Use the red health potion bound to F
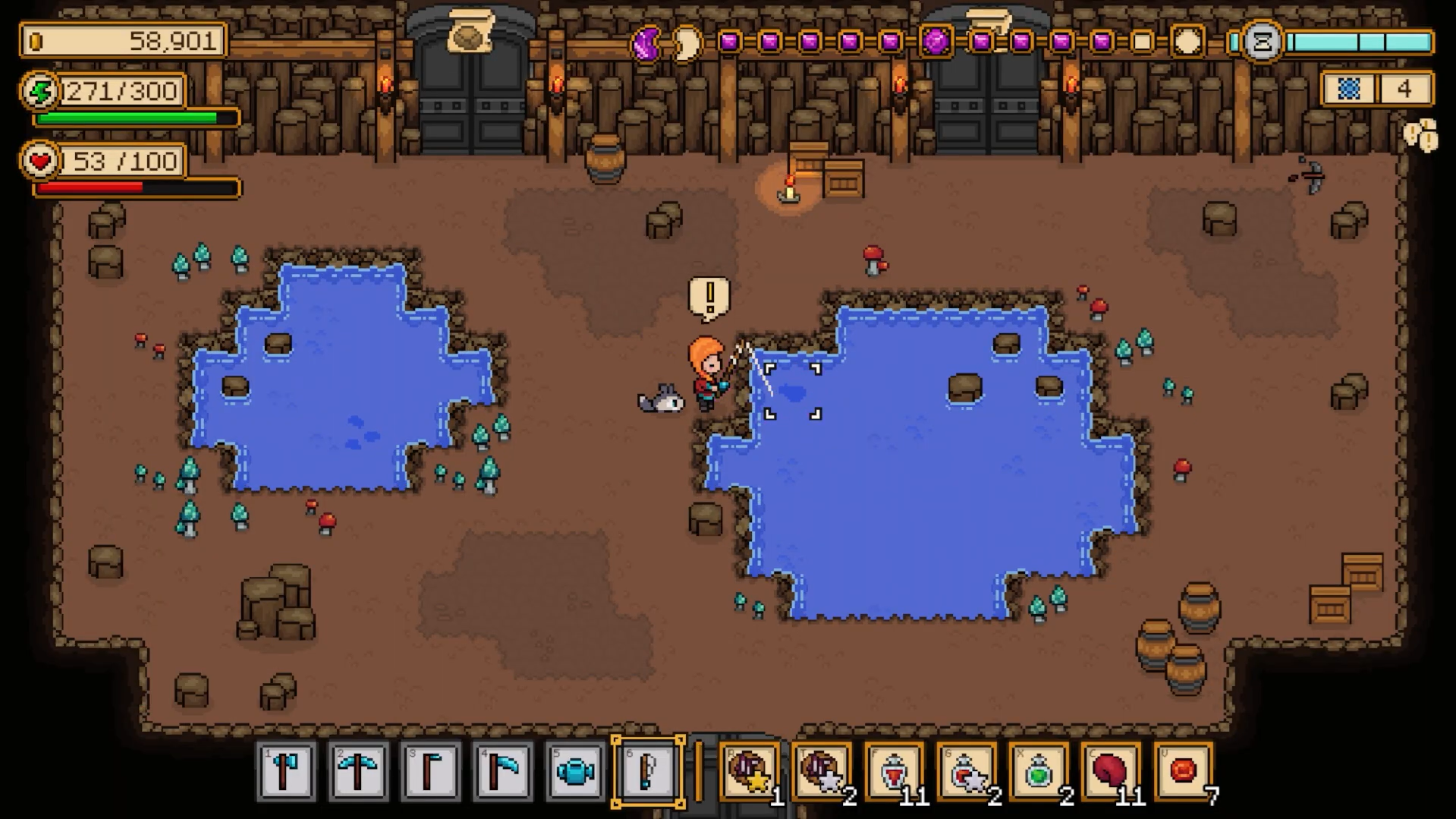1456x819 pixels. click(x=894, y=771)
